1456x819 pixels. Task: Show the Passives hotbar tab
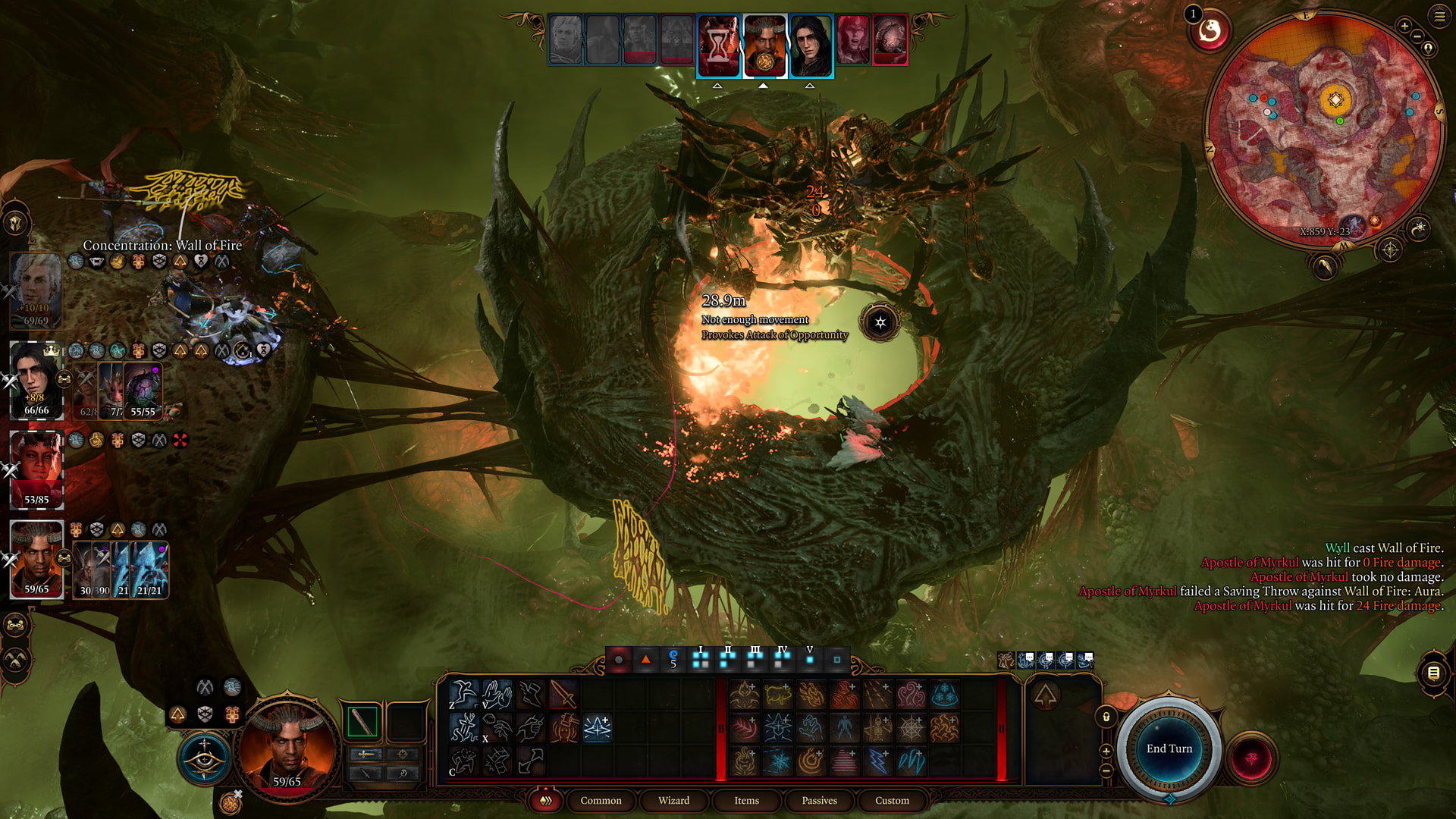pos(819,800)
